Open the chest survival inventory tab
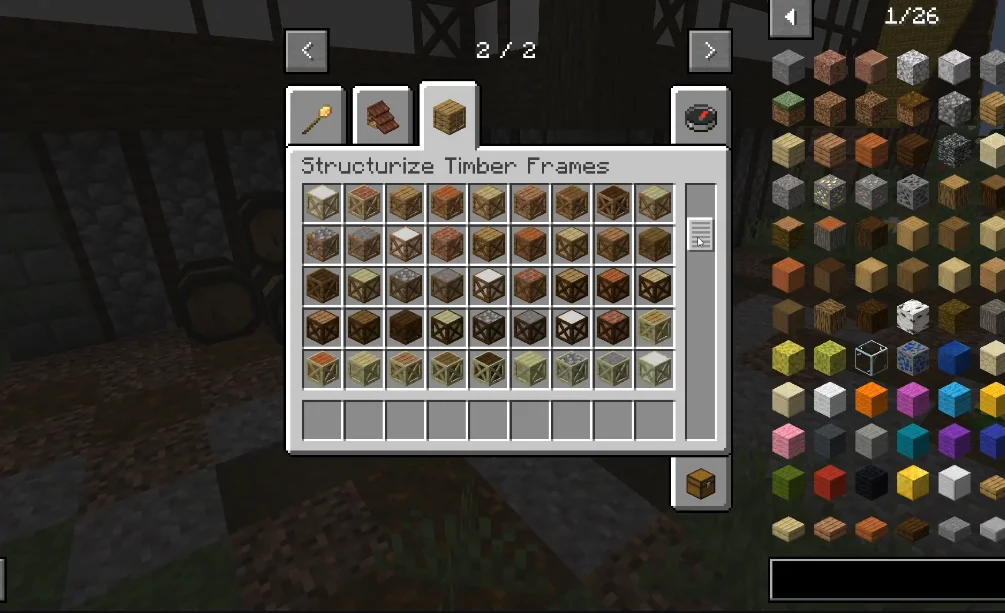 point(701,484)
